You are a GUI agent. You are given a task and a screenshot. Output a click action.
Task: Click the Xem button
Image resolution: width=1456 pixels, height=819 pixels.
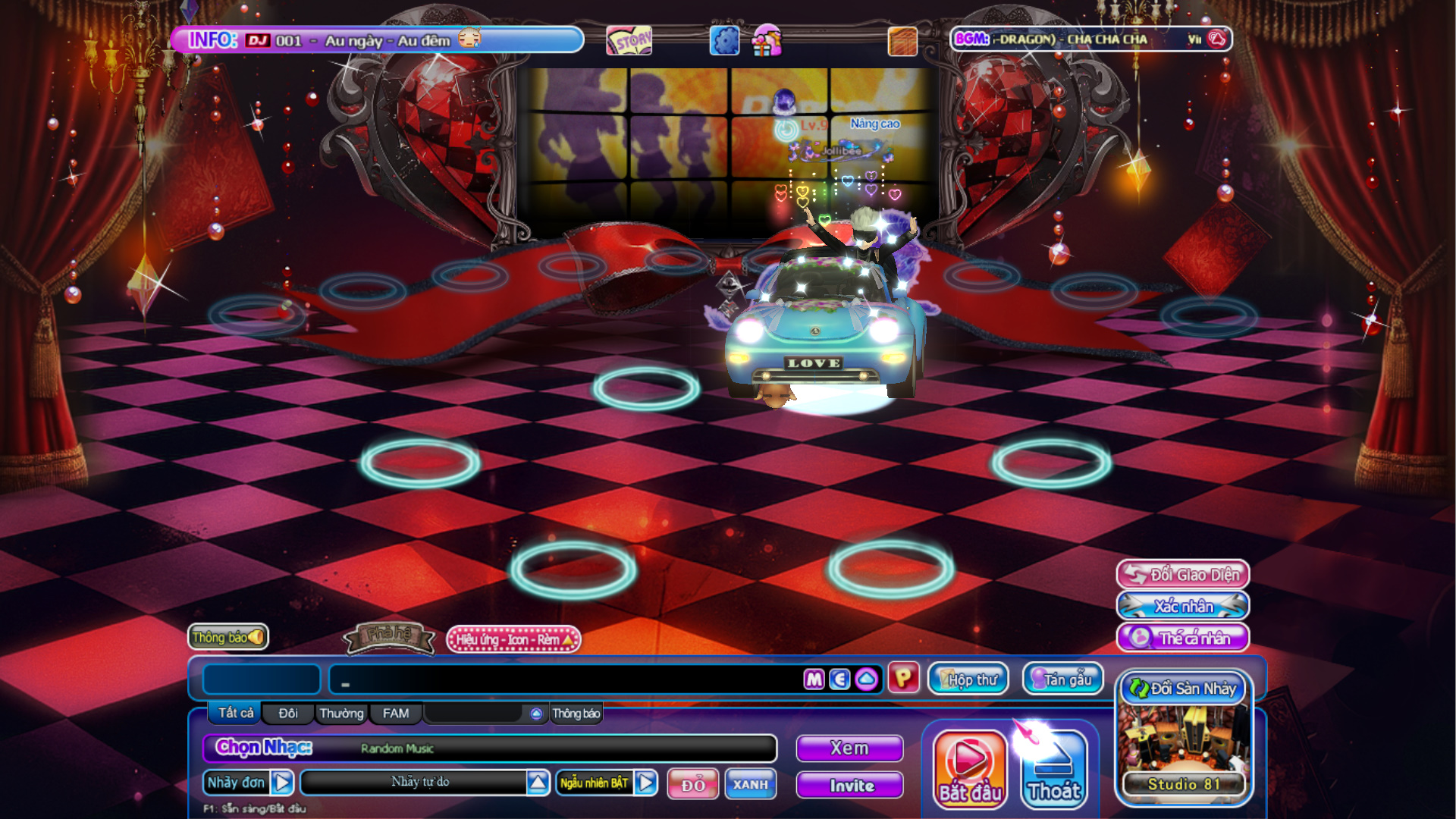(849, 748)
